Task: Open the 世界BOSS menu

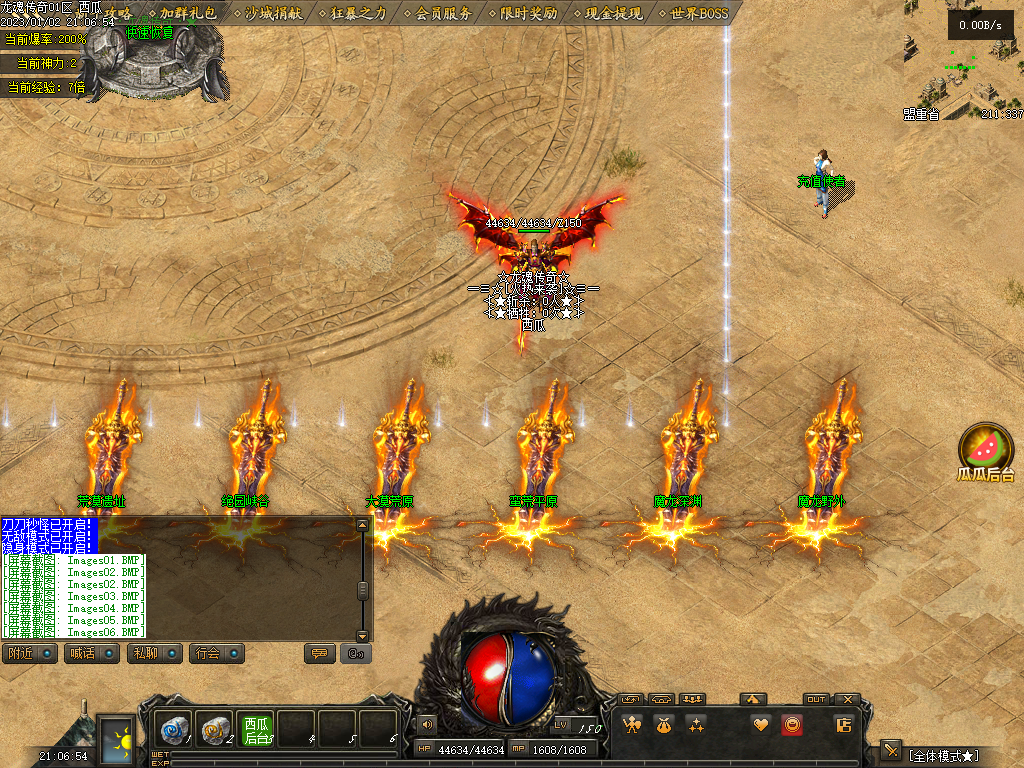Action: click(699, 13)
